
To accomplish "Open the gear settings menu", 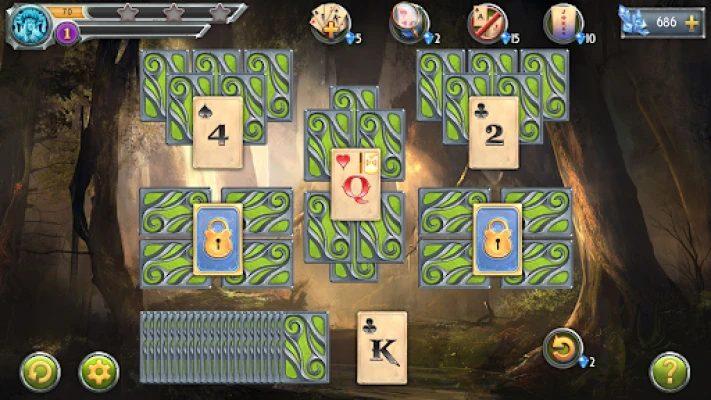I will [x=99, y=372].
